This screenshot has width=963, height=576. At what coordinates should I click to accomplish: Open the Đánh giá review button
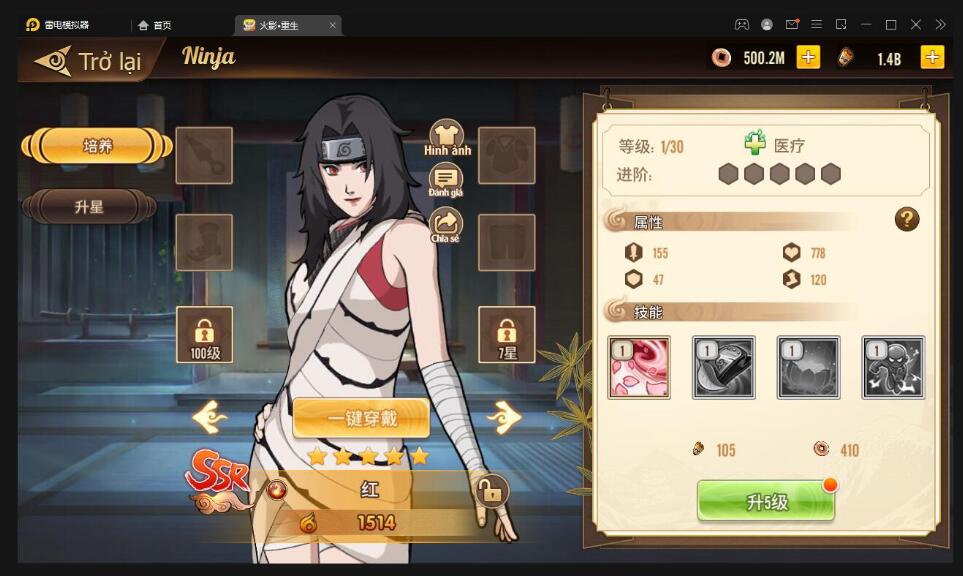446,181
